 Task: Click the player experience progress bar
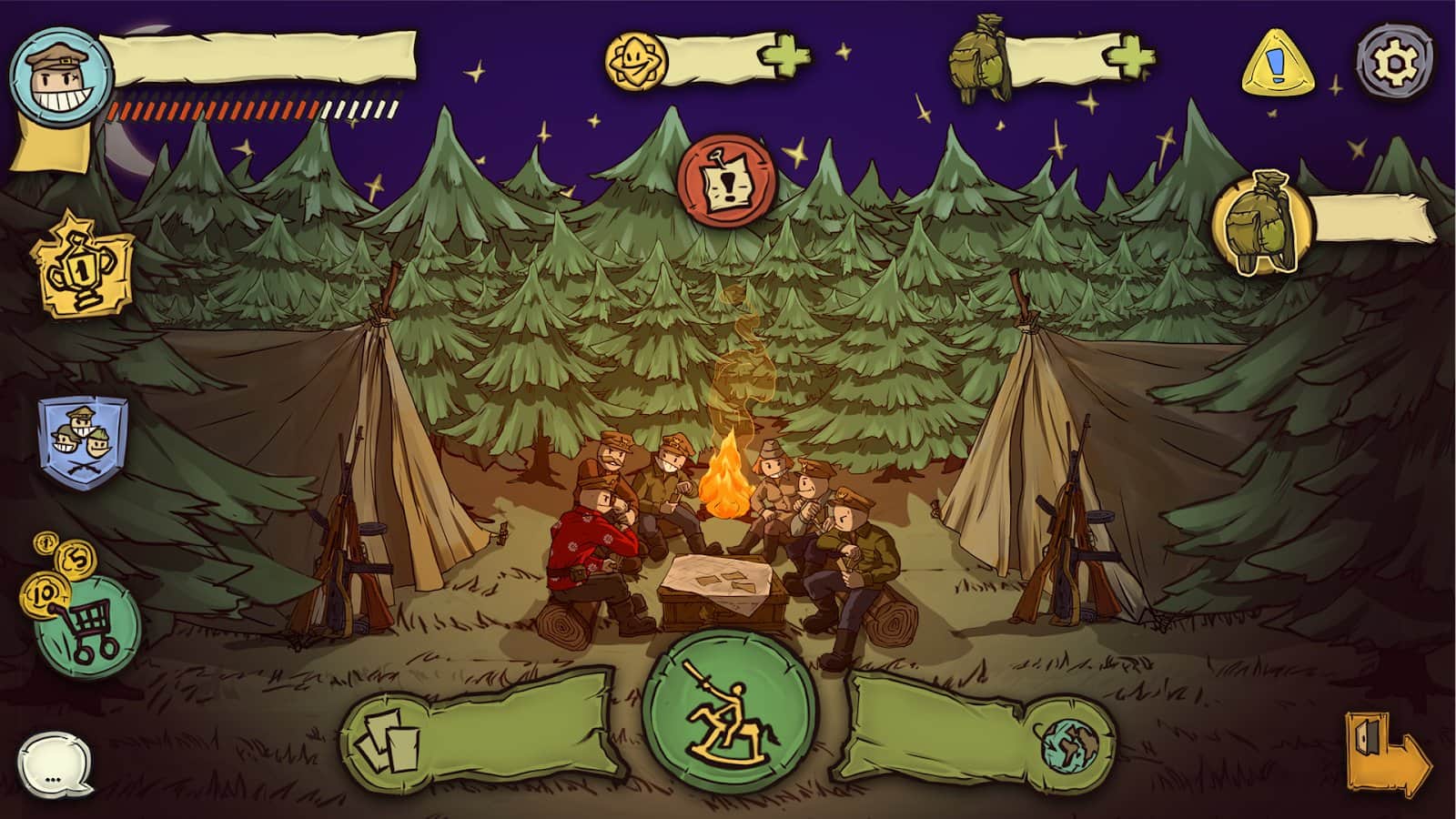[250, 109]
